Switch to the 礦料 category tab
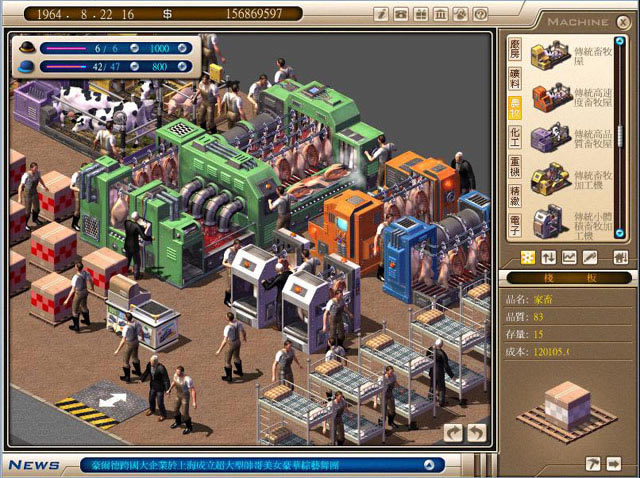The image size is (640, 478). tap(516, 79)
